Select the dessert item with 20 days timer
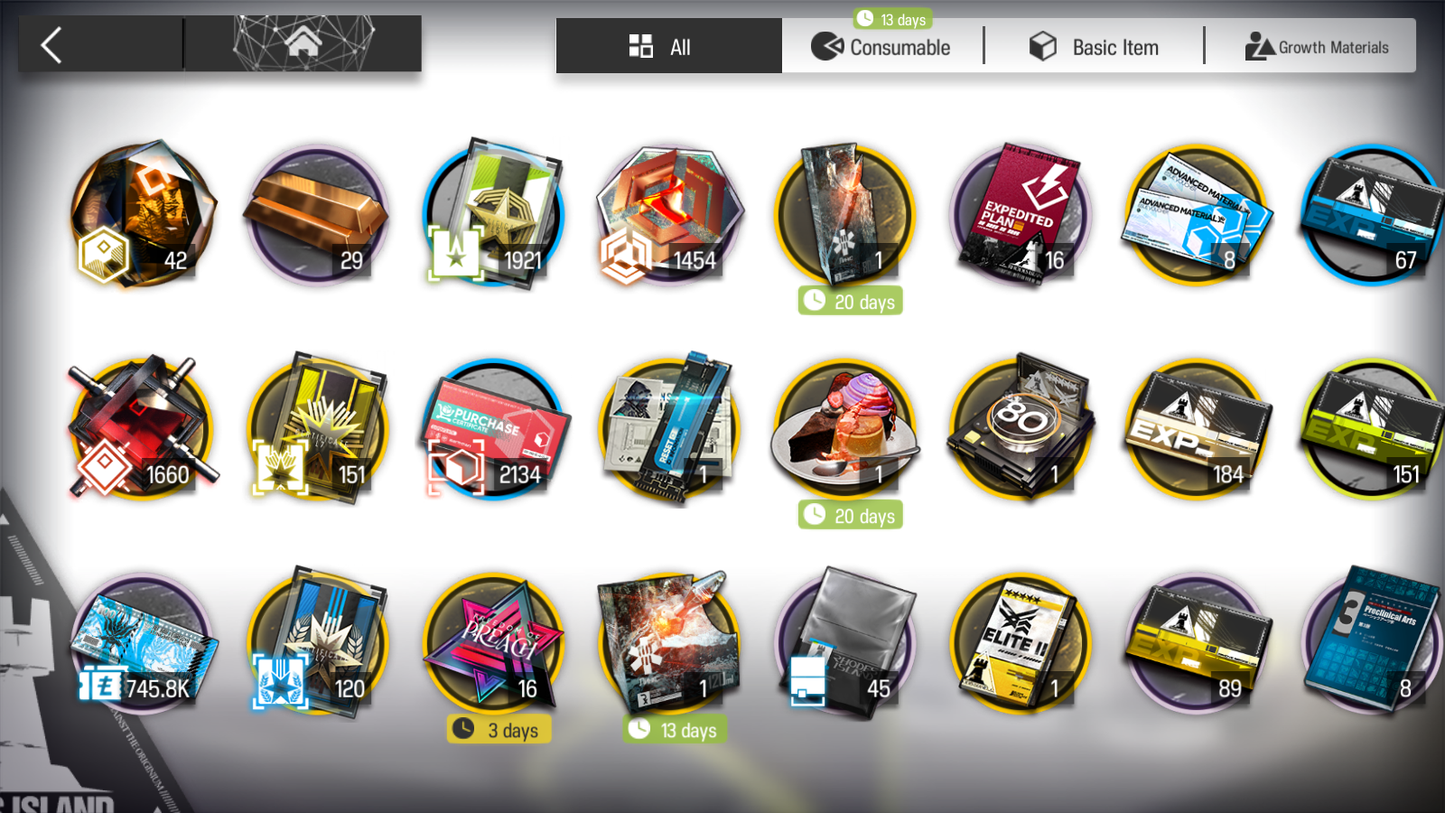This screenshot has width=1445, height=813. click(843, 428)
